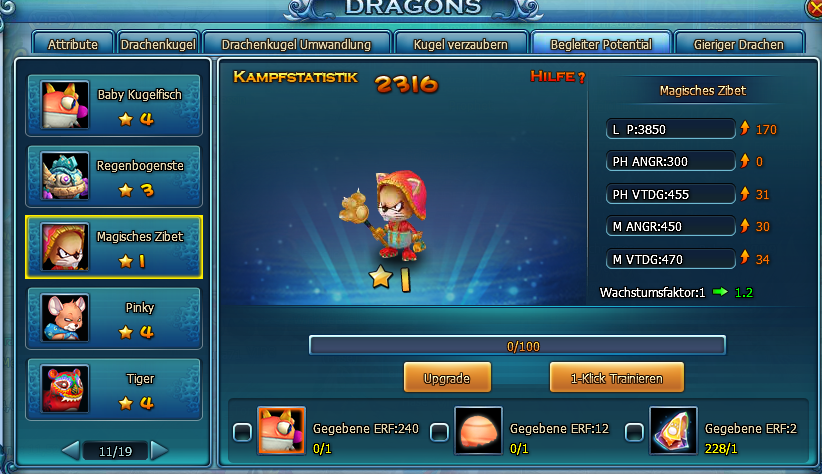Activate 1-Klick Trainieren
822x474 pixels.
click(x=617, y=377)
